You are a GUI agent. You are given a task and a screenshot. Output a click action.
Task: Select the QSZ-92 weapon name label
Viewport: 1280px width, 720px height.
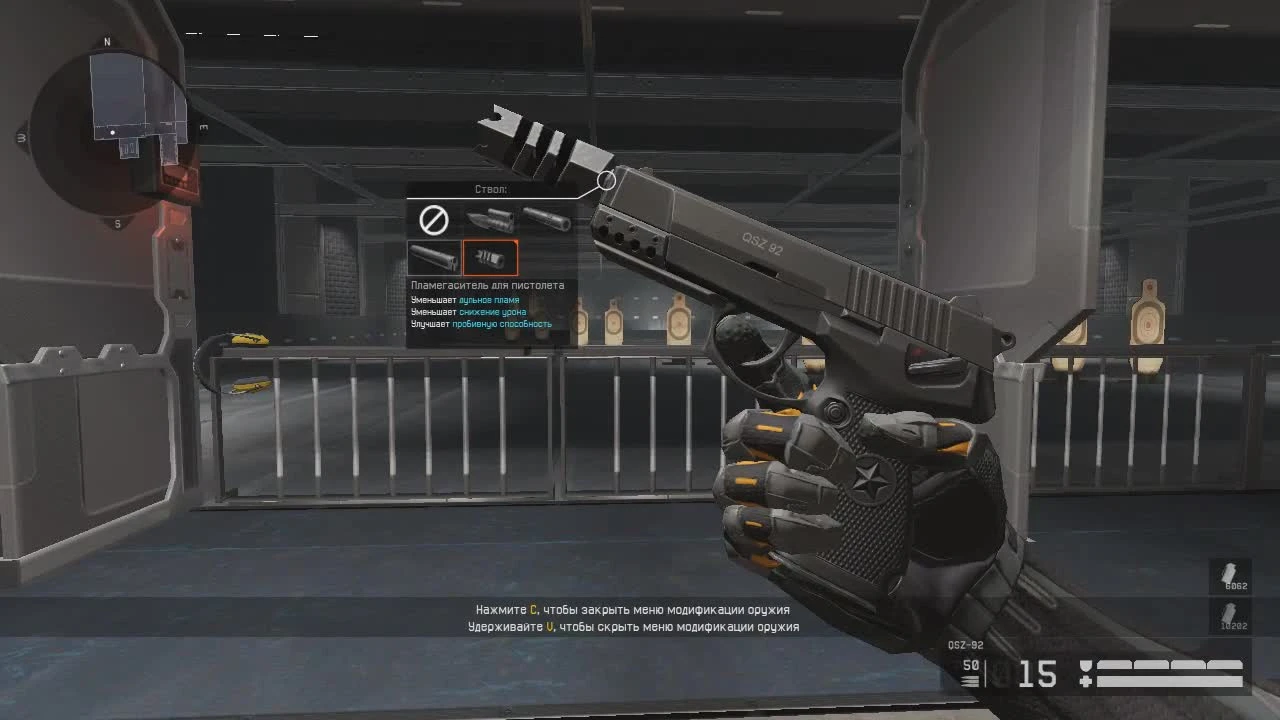pos(964,645)
